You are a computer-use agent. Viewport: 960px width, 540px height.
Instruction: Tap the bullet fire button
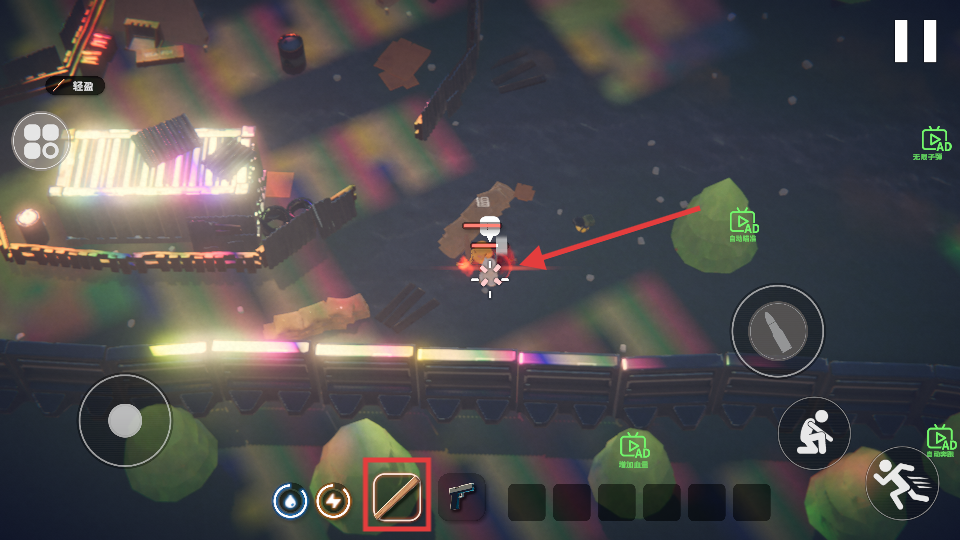point(777,331)
